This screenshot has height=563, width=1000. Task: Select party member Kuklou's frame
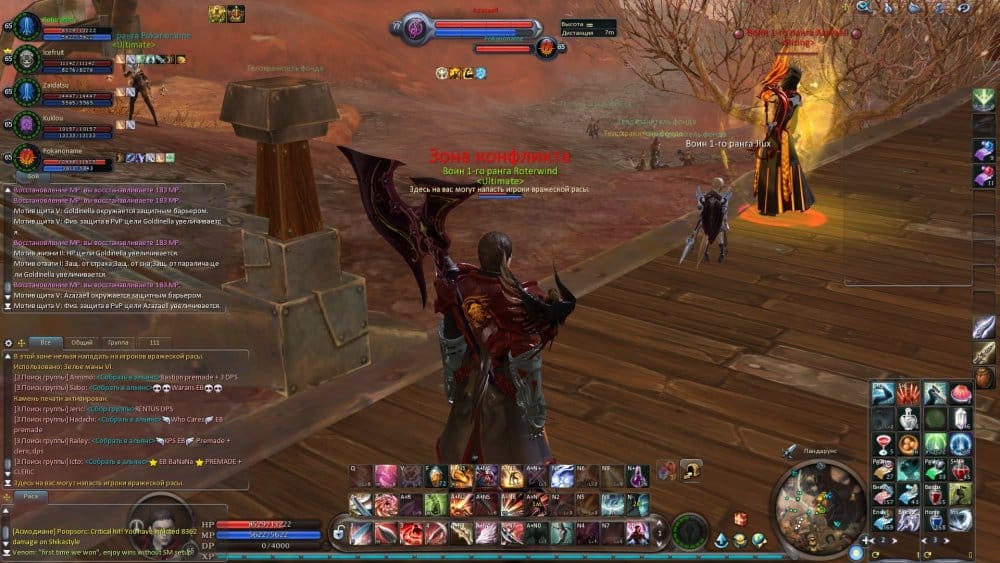click(x=60, y=124)
